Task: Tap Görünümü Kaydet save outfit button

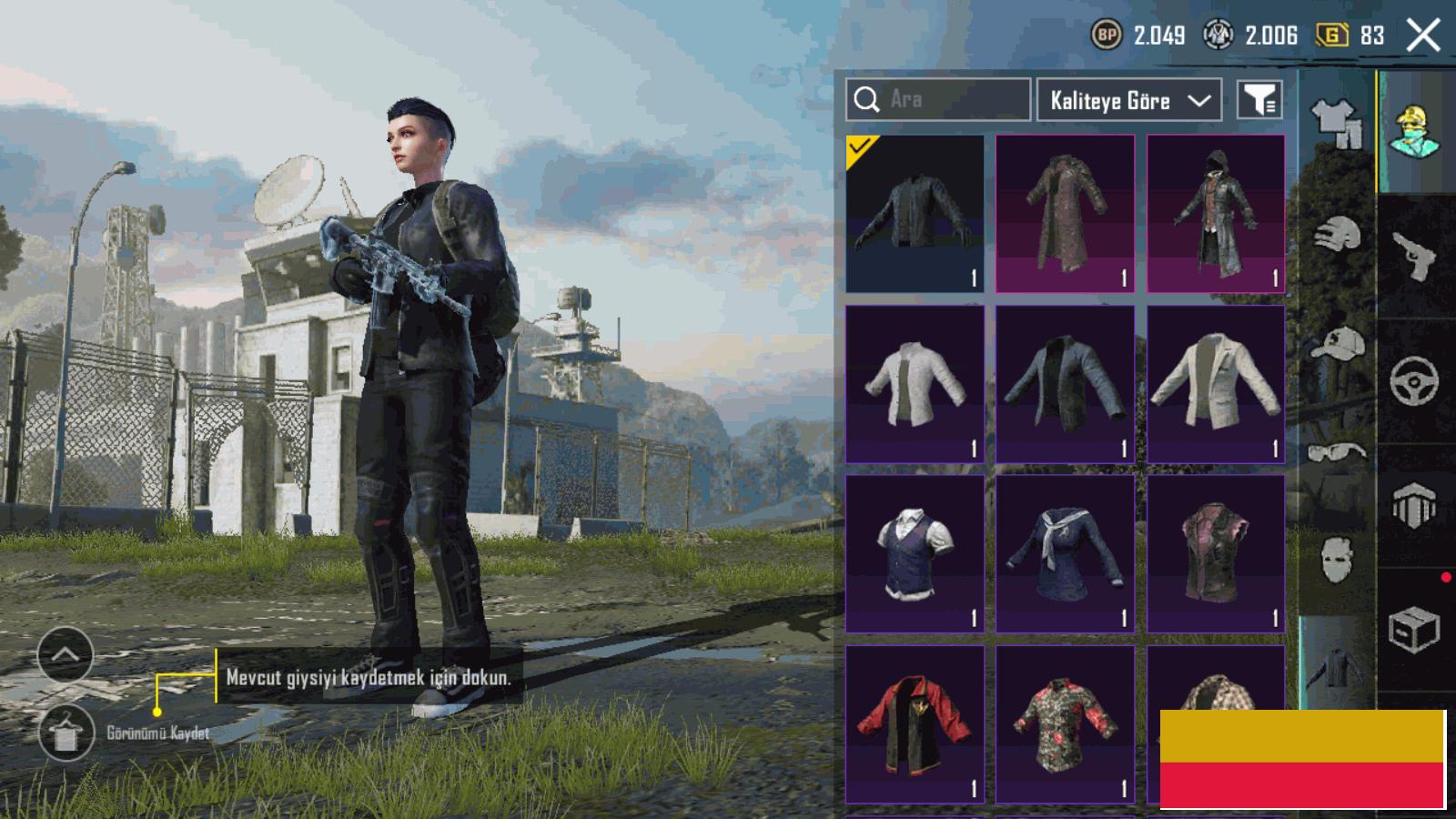Action: click(x=66, y=733)
